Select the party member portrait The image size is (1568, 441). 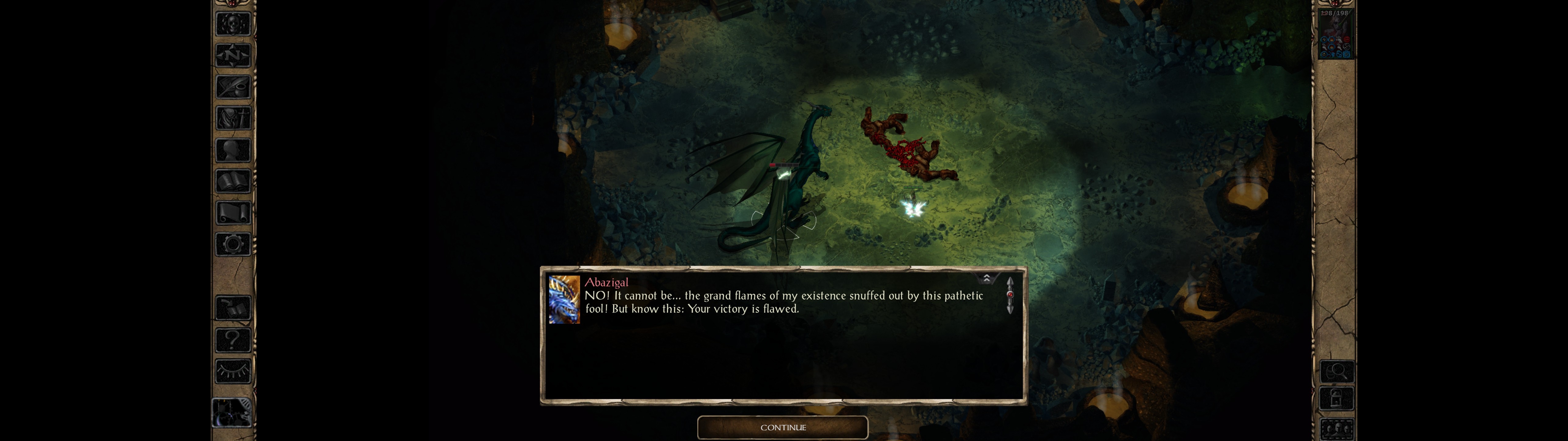click(1336, 35)
